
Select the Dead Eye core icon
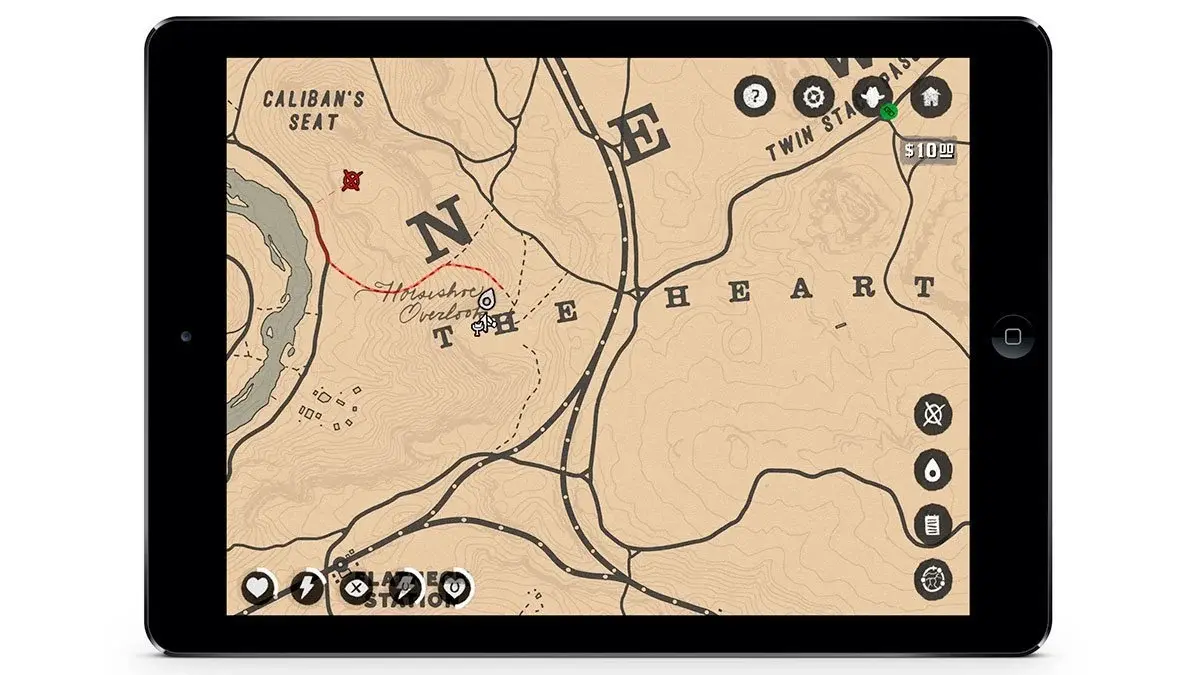coord(356,588)
